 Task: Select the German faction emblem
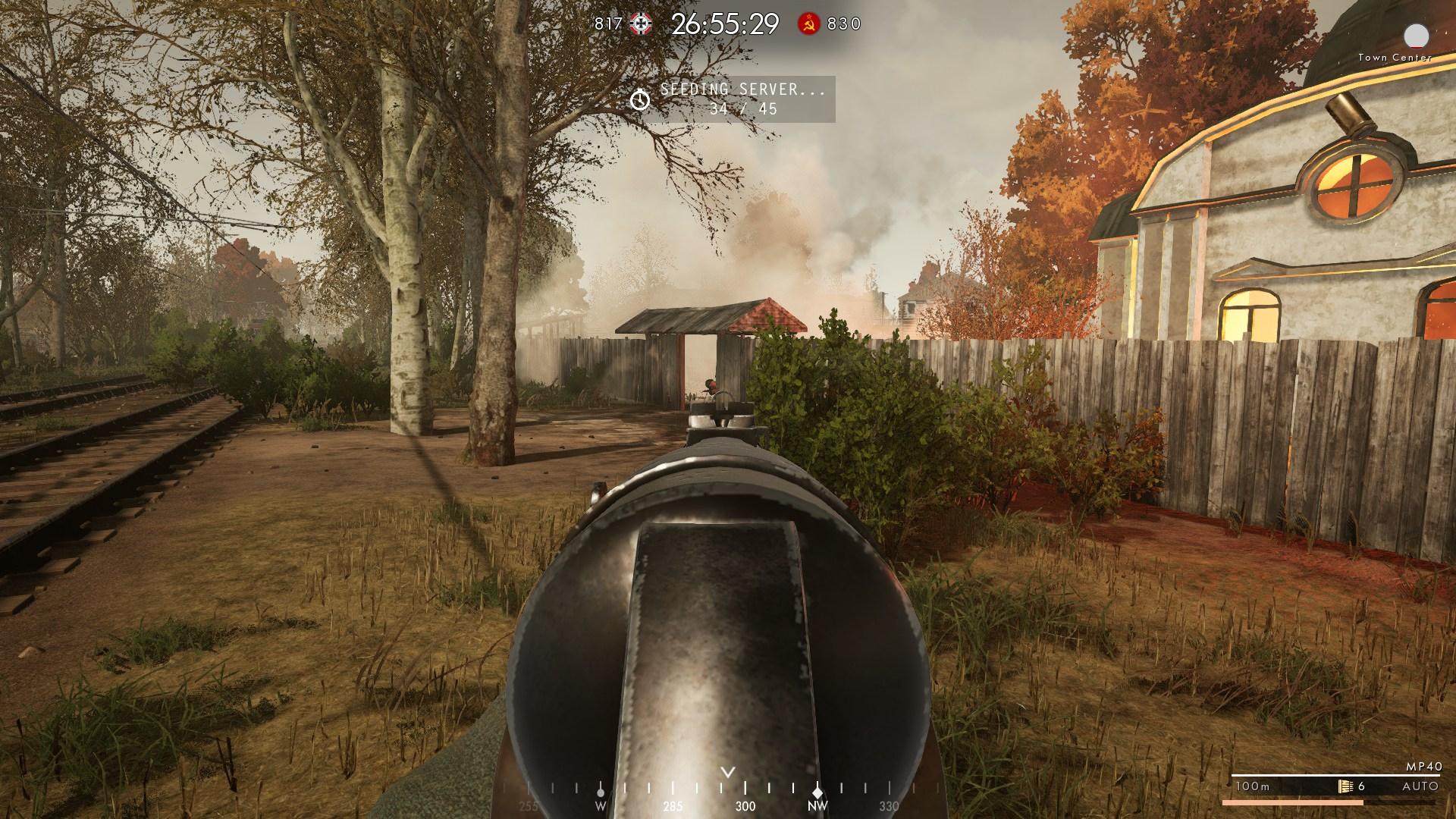pyautogui.click(x=641, y=24)
